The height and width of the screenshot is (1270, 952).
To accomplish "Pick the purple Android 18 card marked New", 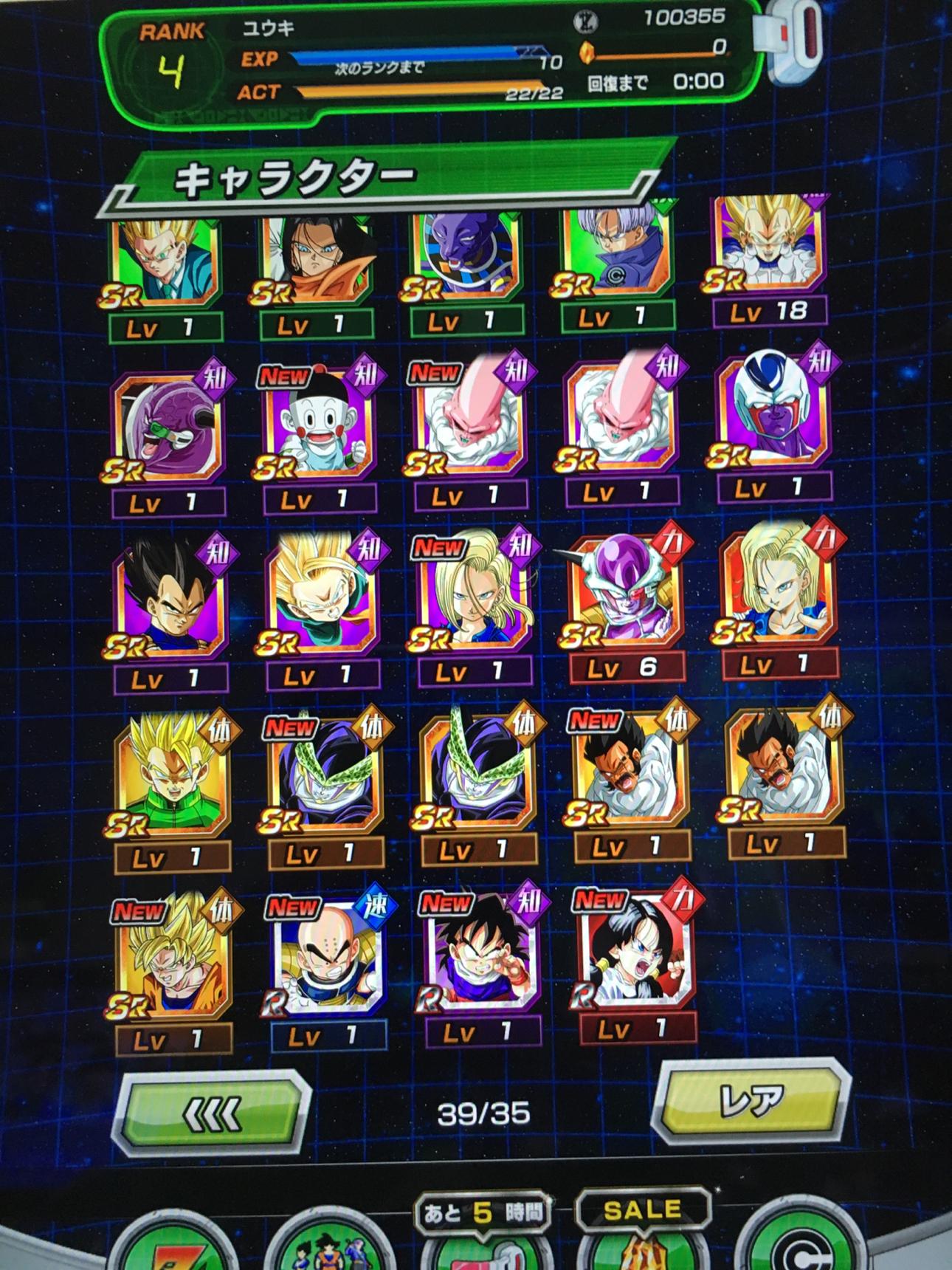I will (x=472, y=598).
